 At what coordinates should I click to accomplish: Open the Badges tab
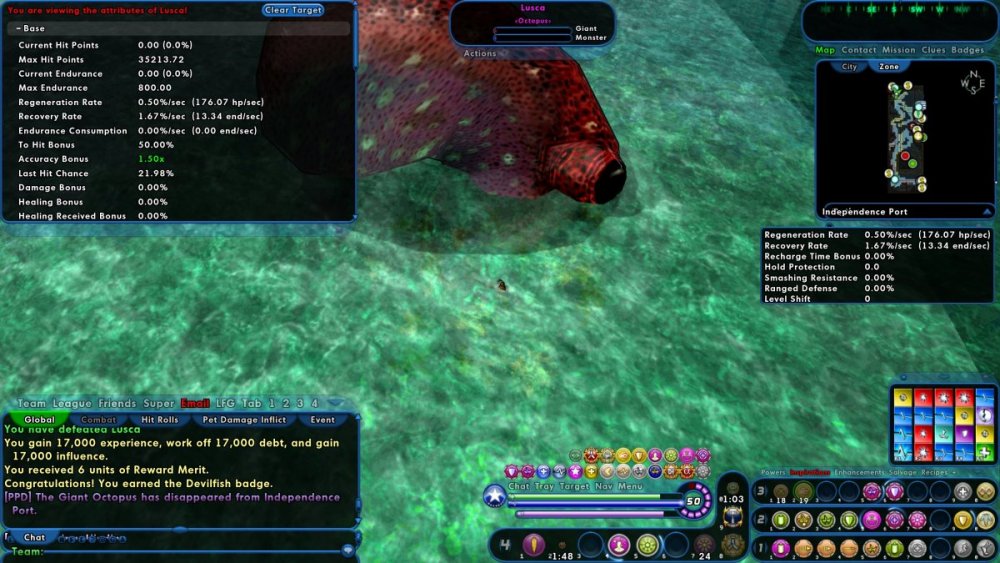pyautogui.click(x=967, y=50)
